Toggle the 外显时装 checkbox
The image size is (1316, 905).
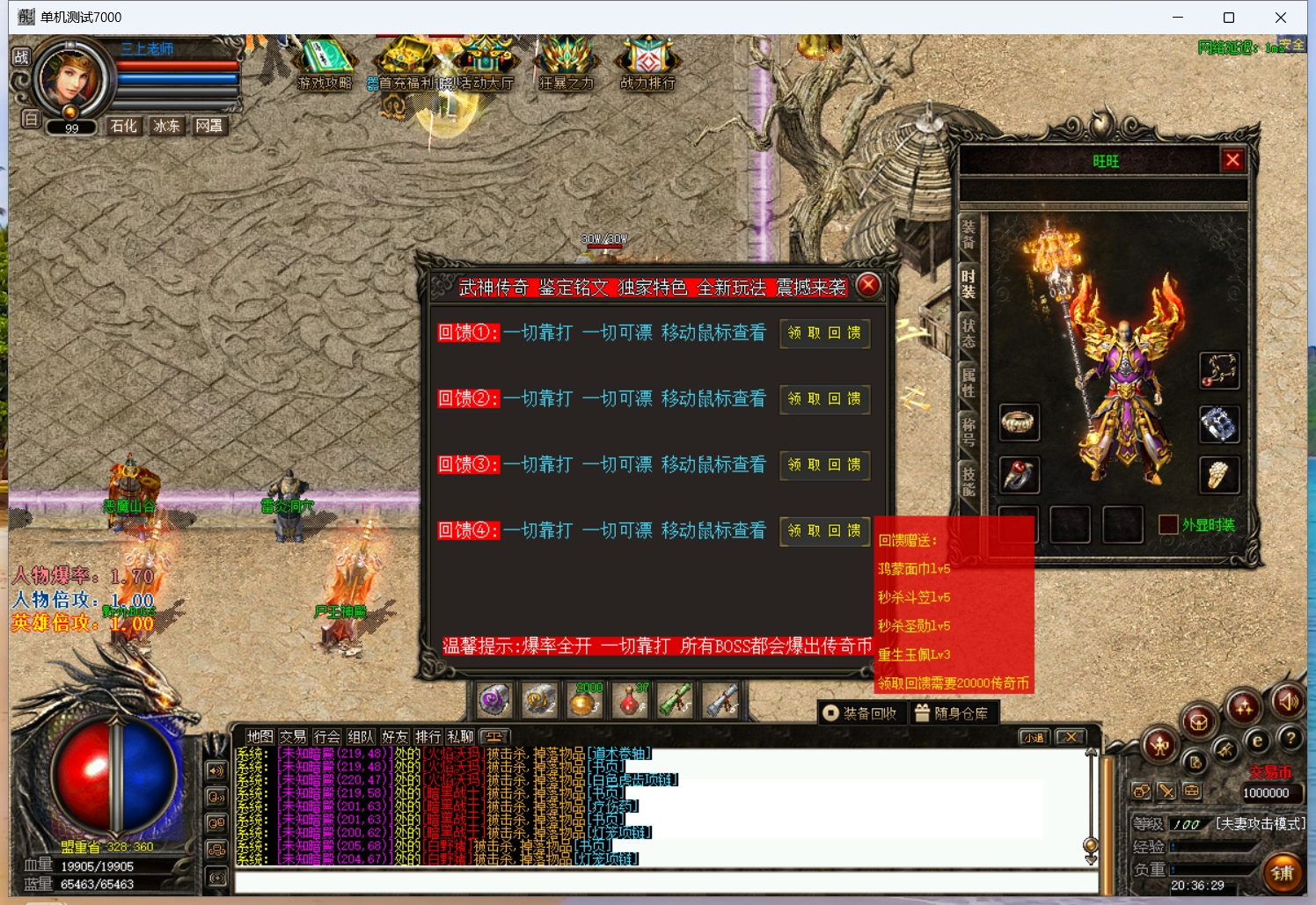pyautogui.click(x=1168, y=525)
